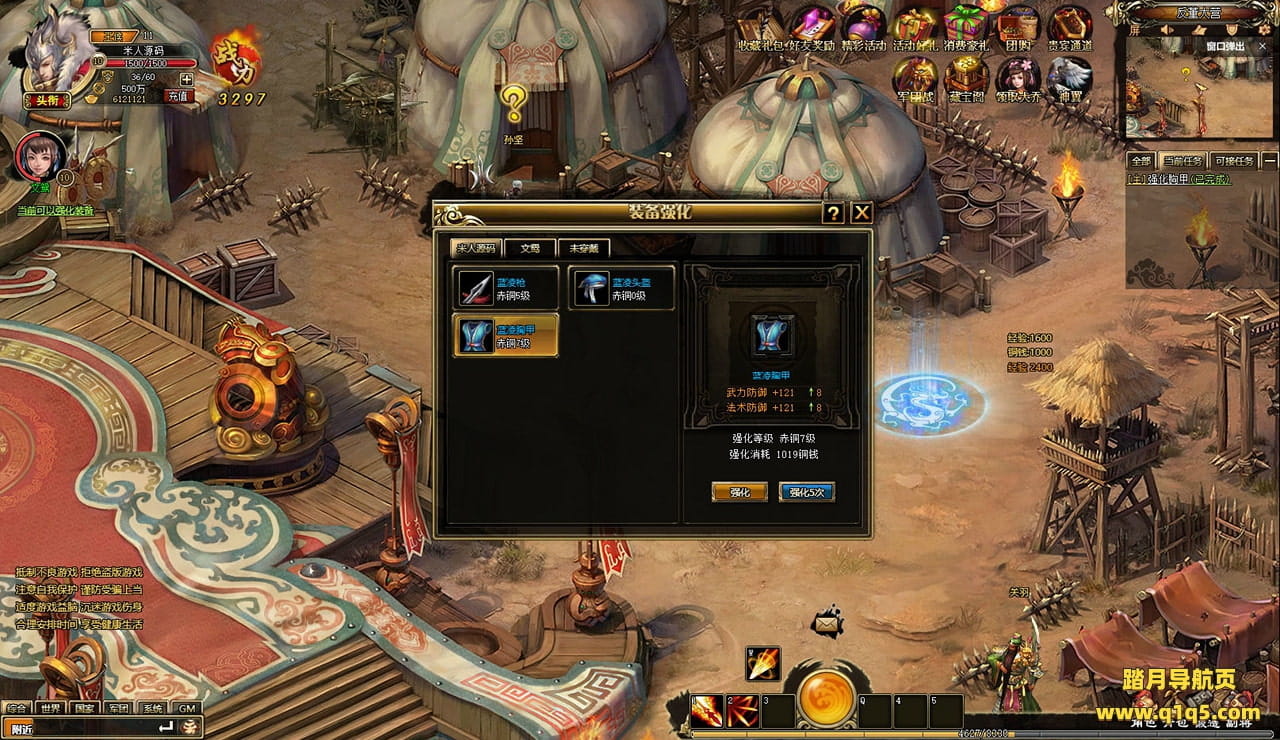Click the orange 强化 enhance button
Screen dimensions: 1280x740
[739, 492]
